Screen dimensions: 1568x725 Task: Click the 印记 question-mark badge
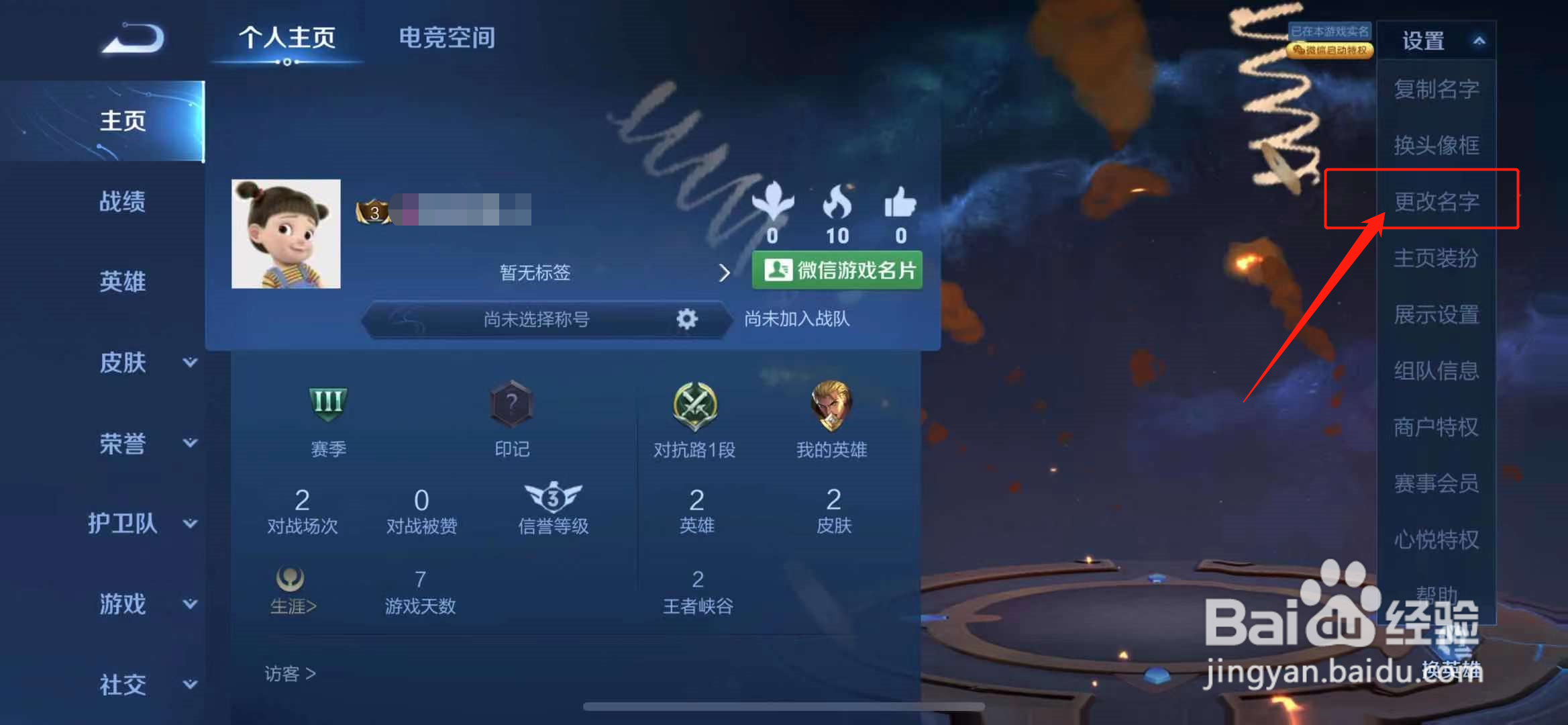click(x=512, y=404)
